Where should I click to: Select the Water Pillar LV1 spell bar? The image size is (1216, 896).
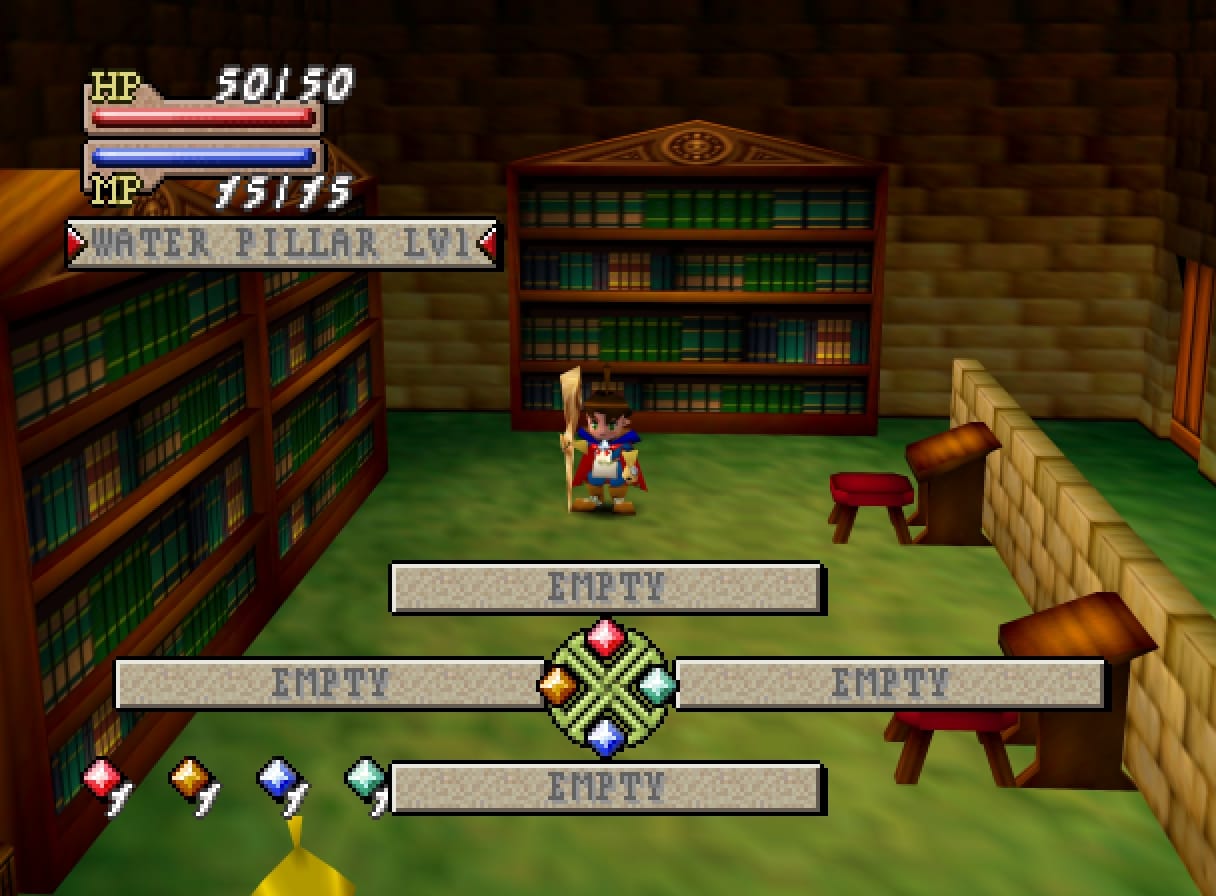(281, 244)
